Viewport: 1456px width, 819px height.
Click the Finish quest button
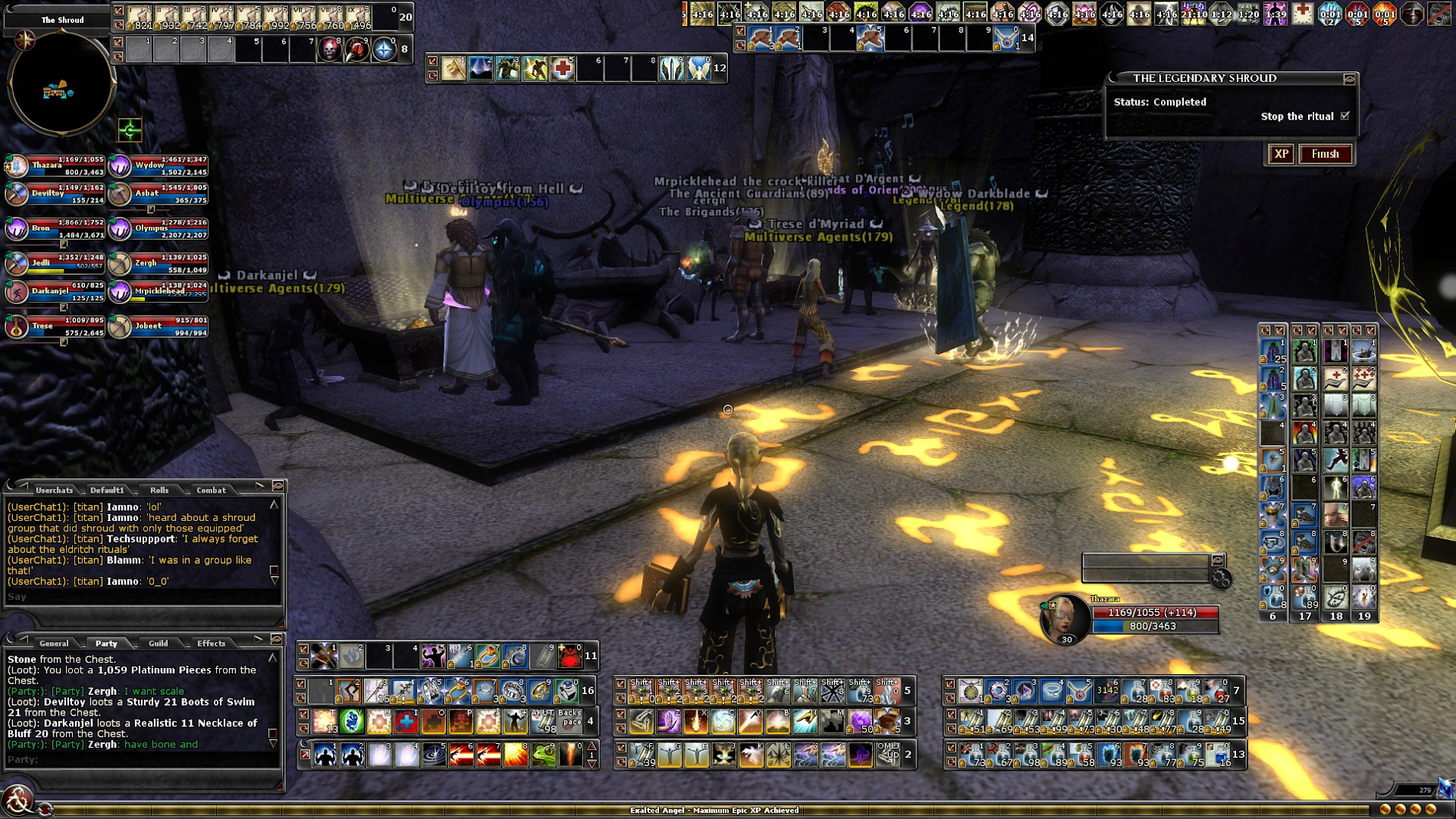click(x=1325, y=154)
